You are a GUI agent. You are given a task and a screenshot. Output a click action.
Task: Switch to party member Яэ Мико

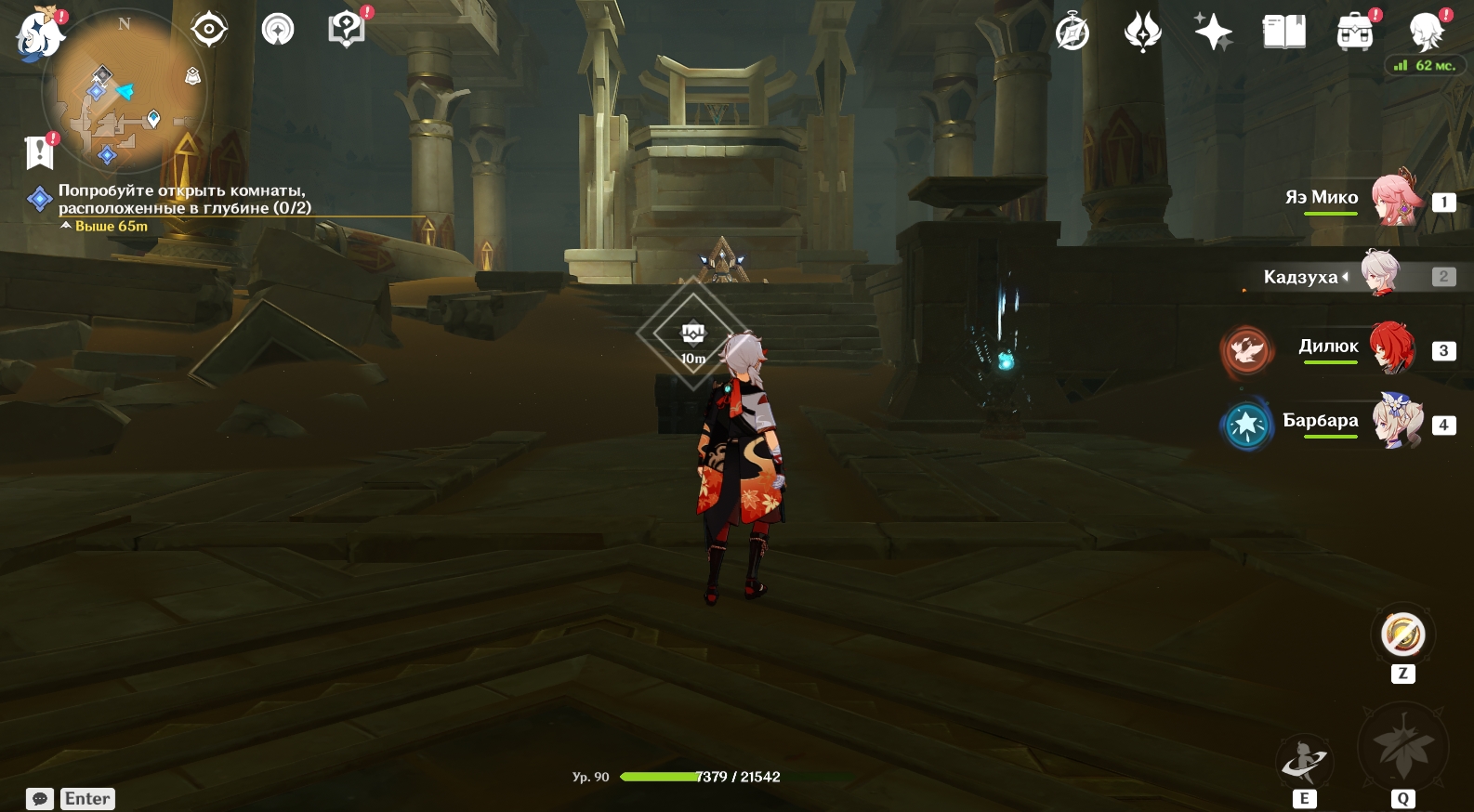1396,200
